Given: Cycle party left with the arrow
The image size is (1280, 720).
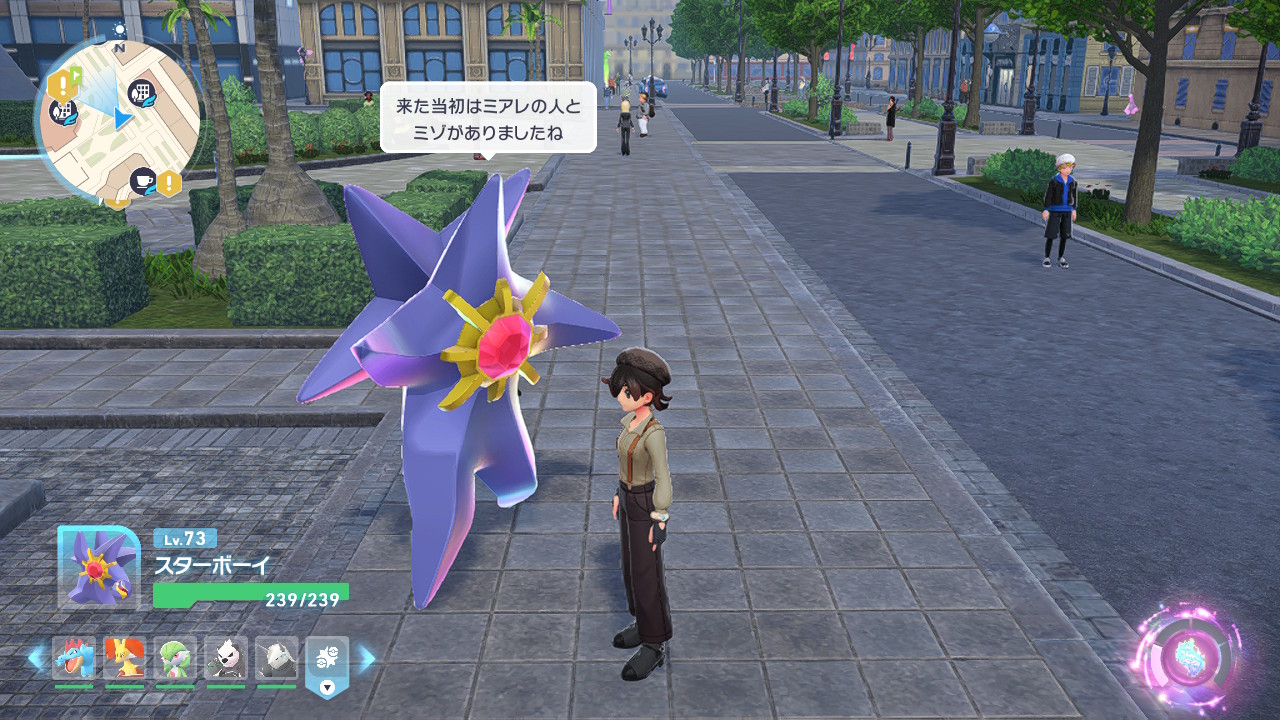Looking at the screenshot, I should click(36, 658).
